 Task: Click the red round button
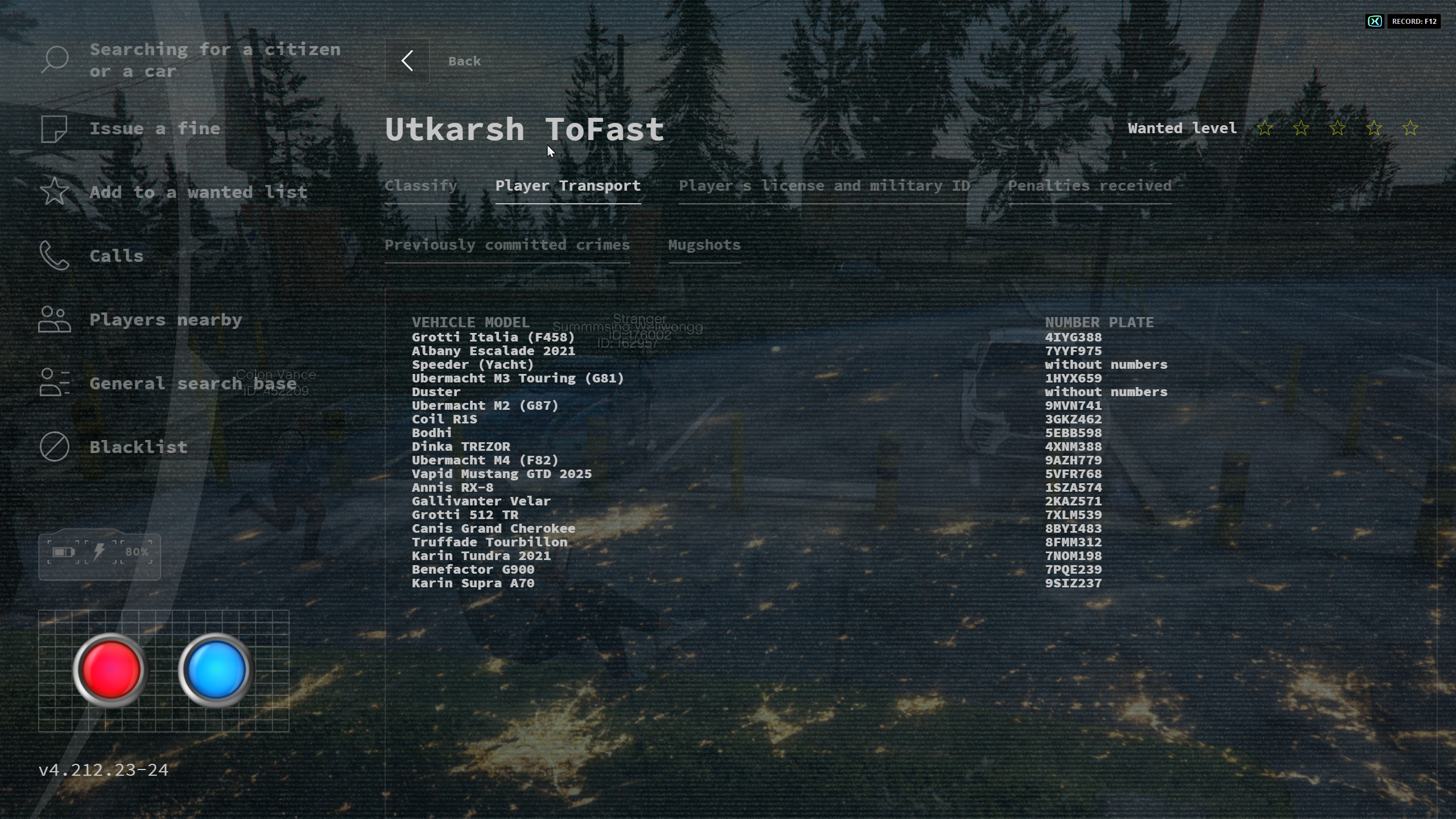coord(111,669)
